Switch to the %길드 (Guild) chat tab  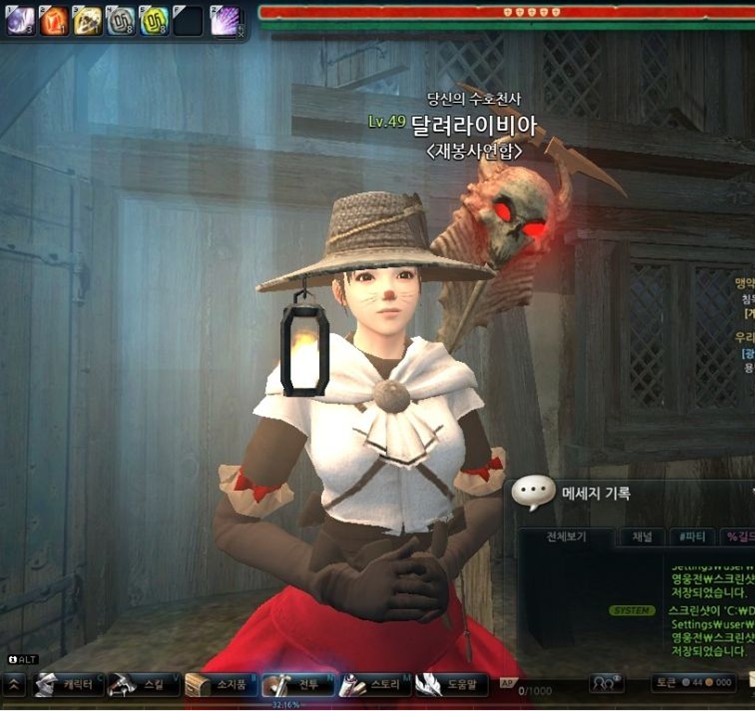click(x=740, y=537)
